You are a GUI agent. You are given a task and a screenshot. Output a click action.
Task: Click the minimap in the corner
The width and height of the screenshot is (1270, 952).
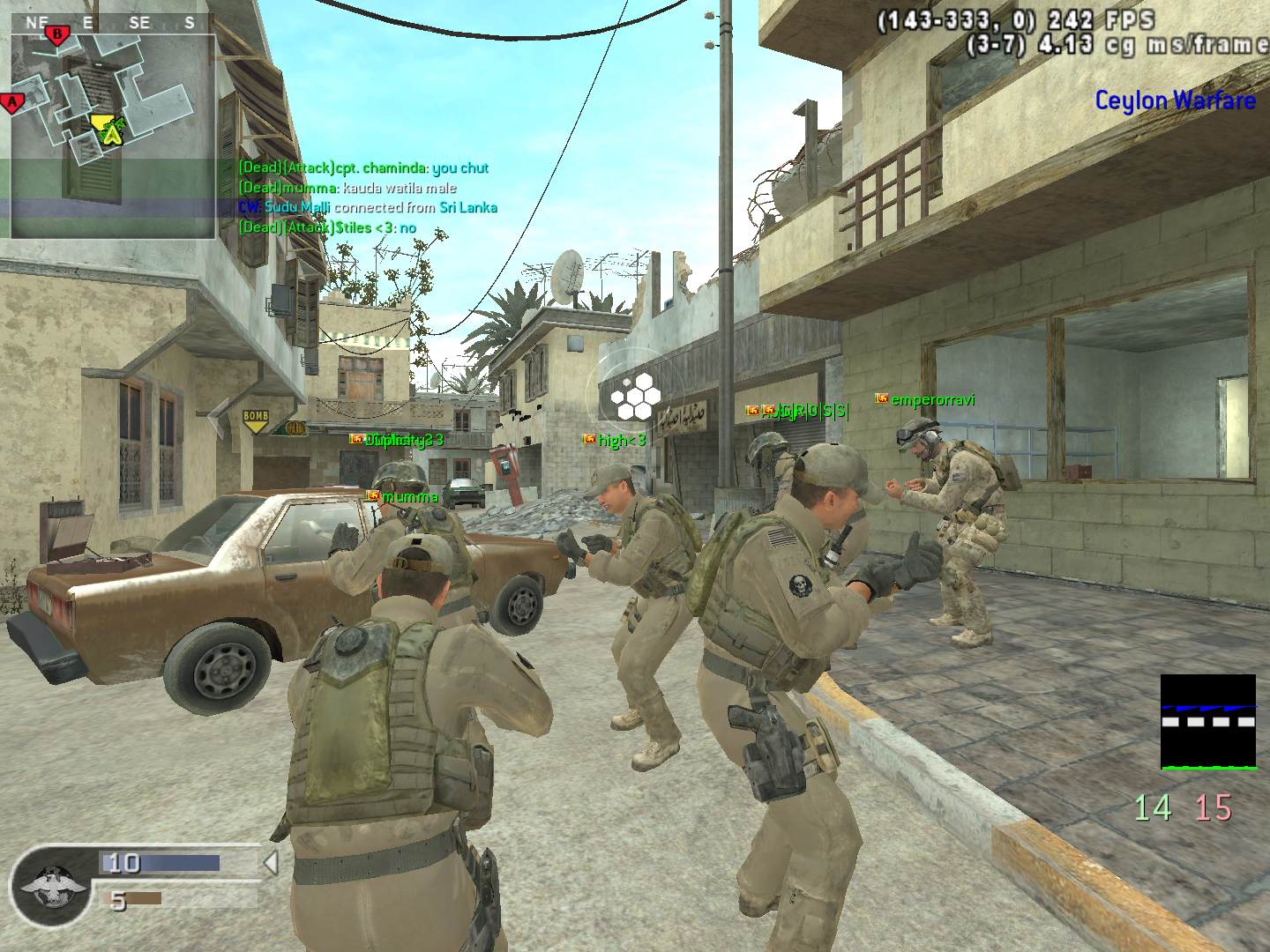click(113, 137)
